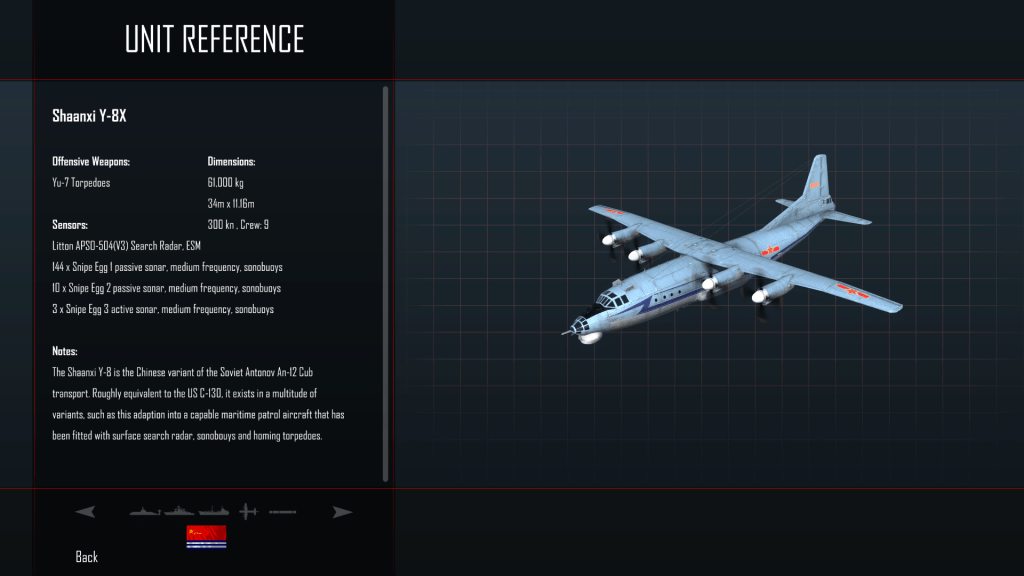1024x576 pixels.
Task: Show the next unit with right arrow
Action: pos(343,512)
